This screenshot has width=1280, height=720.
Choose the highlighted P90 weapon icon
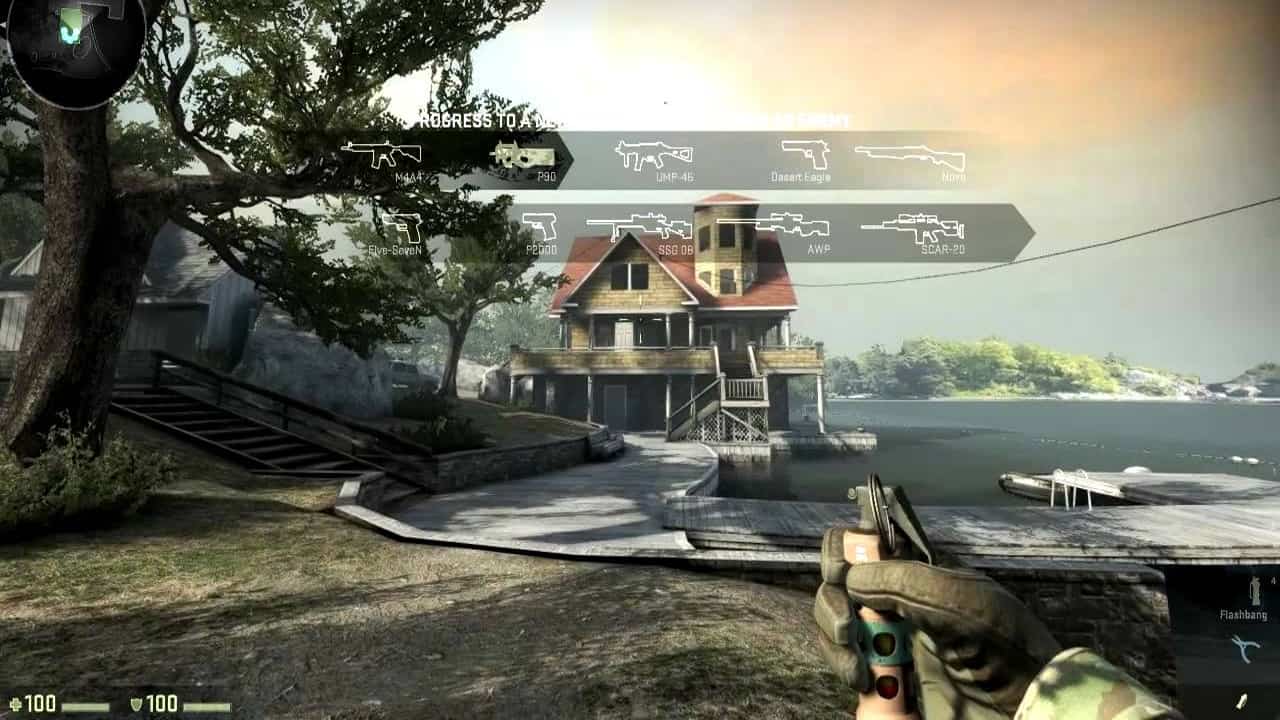click(523, 155)
